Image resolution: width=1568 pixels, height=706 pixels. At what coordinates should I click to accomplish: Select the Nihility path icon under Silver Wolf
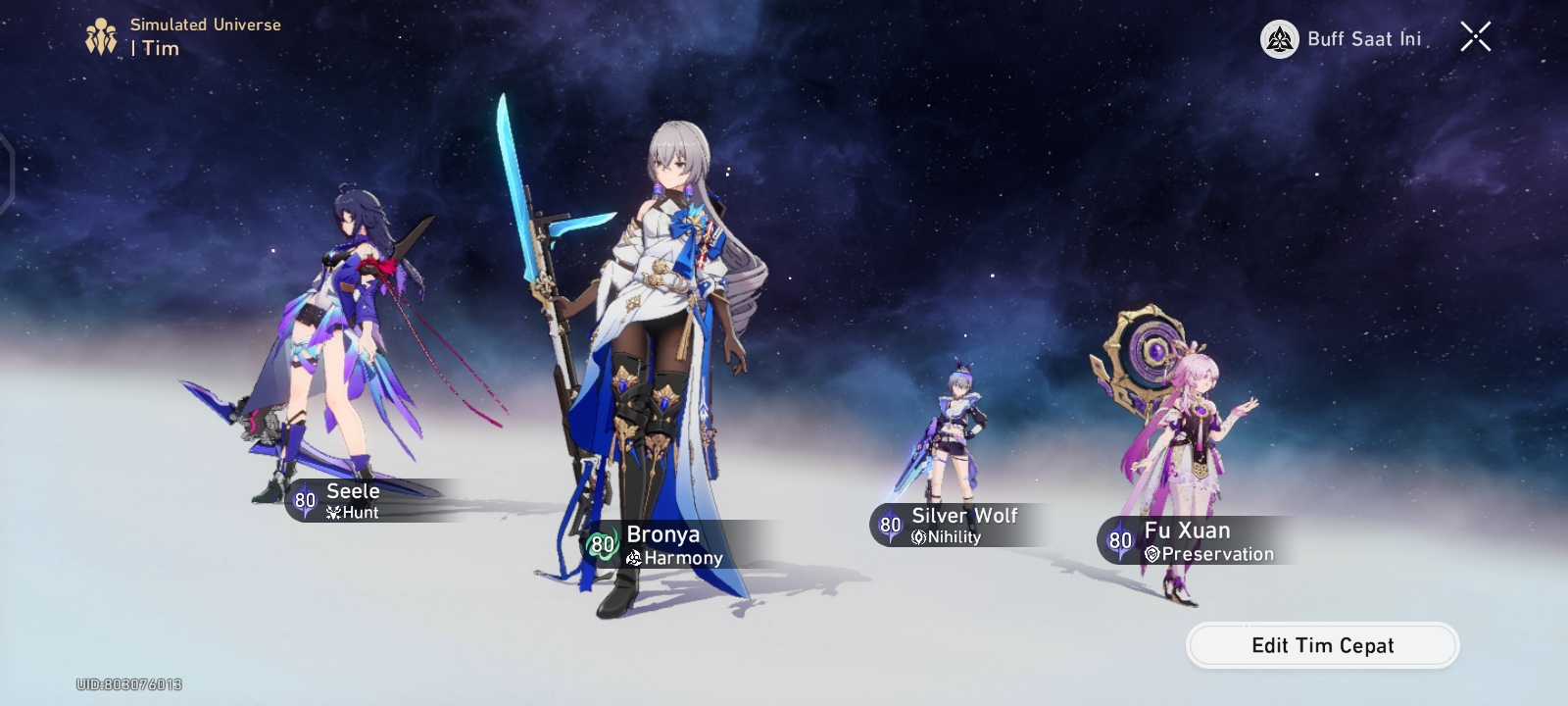click(919, 536)
